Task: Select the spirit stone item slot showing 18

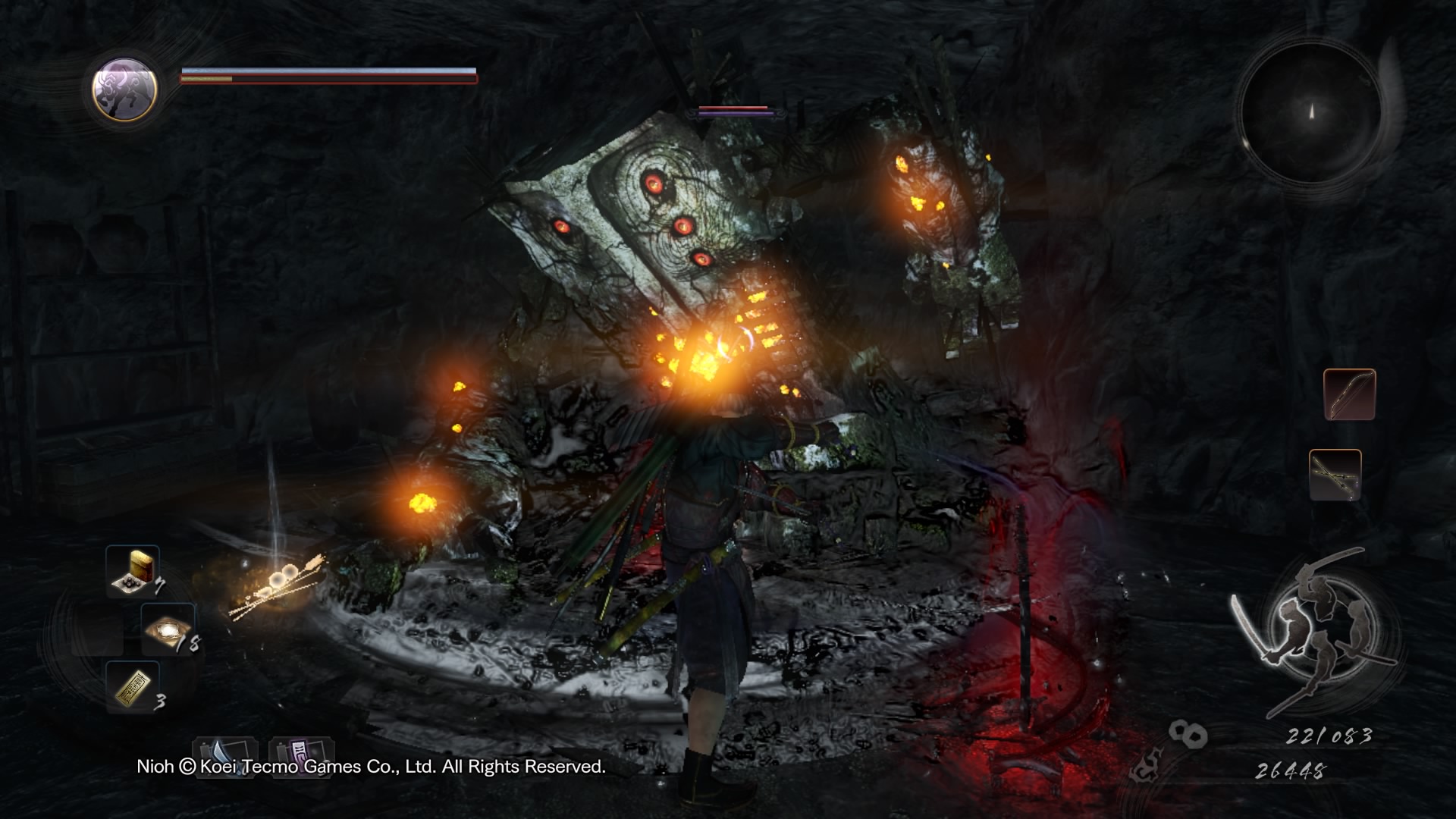Action: point(168,628)
